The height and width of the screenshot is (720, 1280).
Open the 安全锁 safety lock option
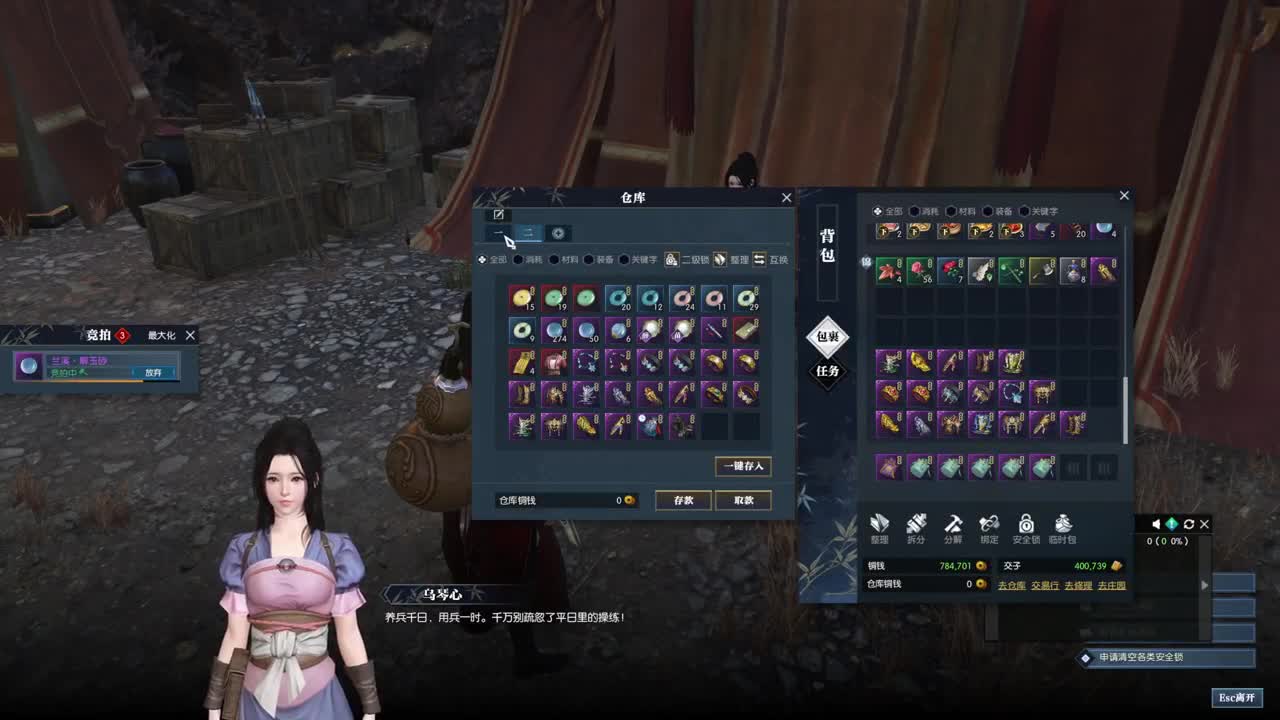coord(1026,528)
